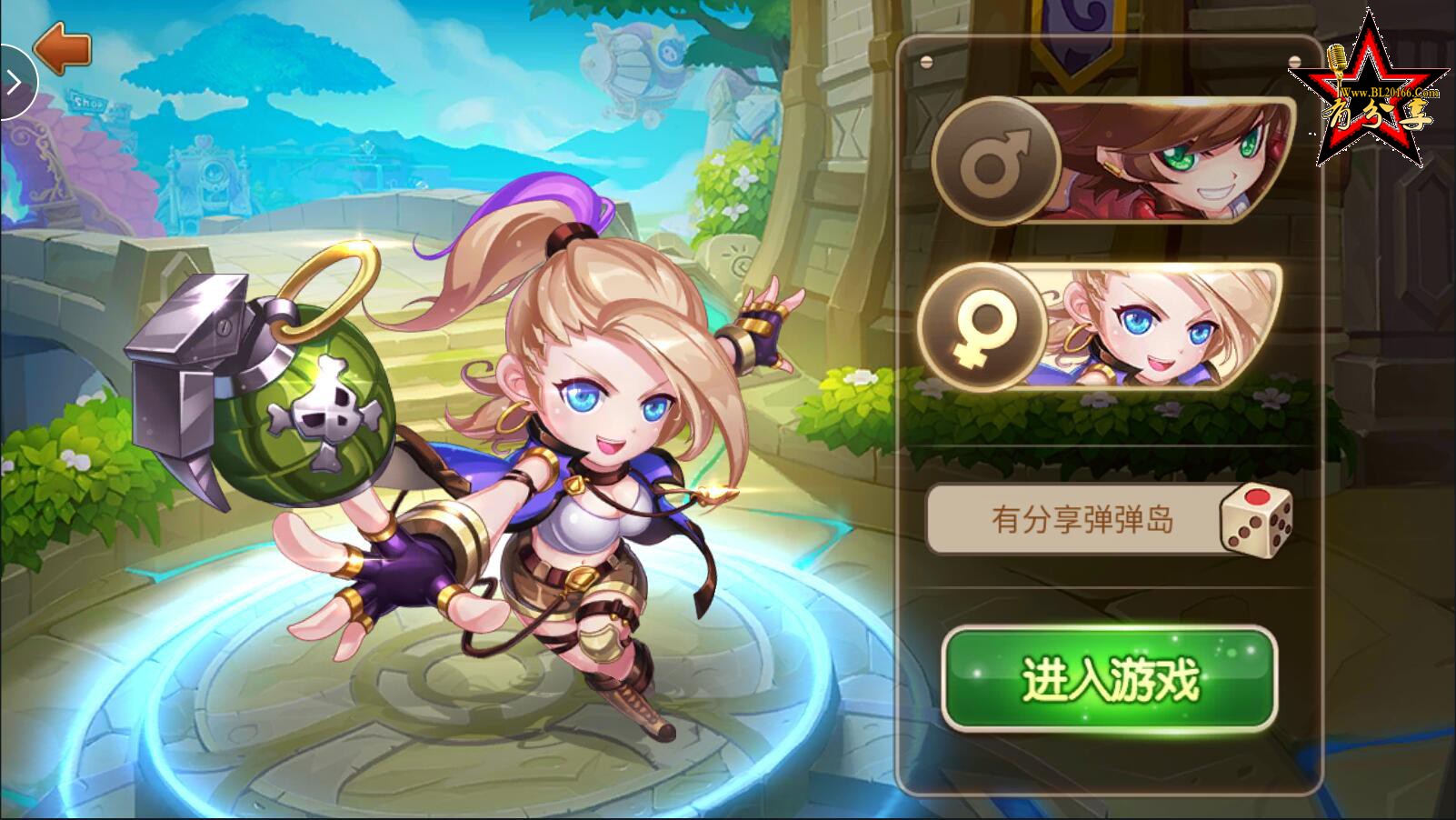Expand the left edge side panel chevron
This screenshot has height=820, width=1456.
[14, 82]
